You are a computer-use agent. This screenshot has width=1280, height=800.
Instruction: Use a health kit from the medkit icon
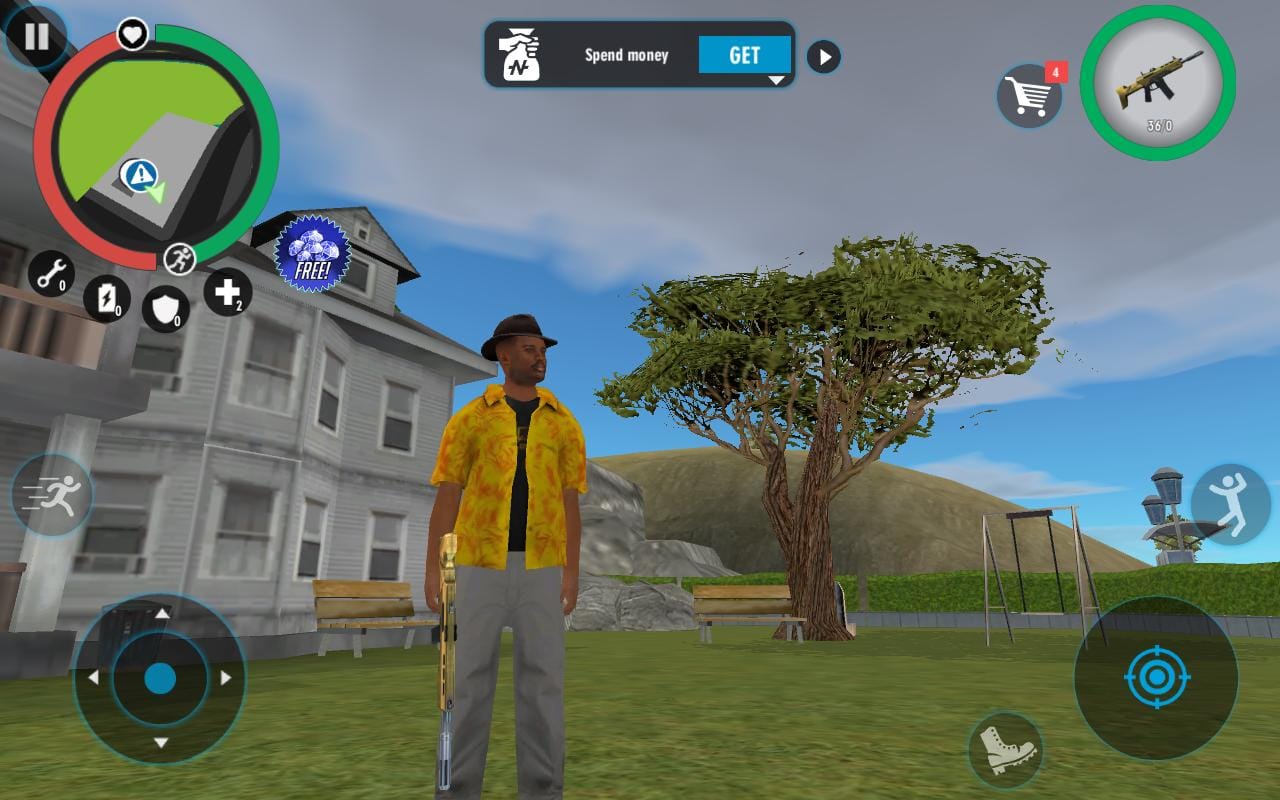pyautogui.click(x=230, y=290)
